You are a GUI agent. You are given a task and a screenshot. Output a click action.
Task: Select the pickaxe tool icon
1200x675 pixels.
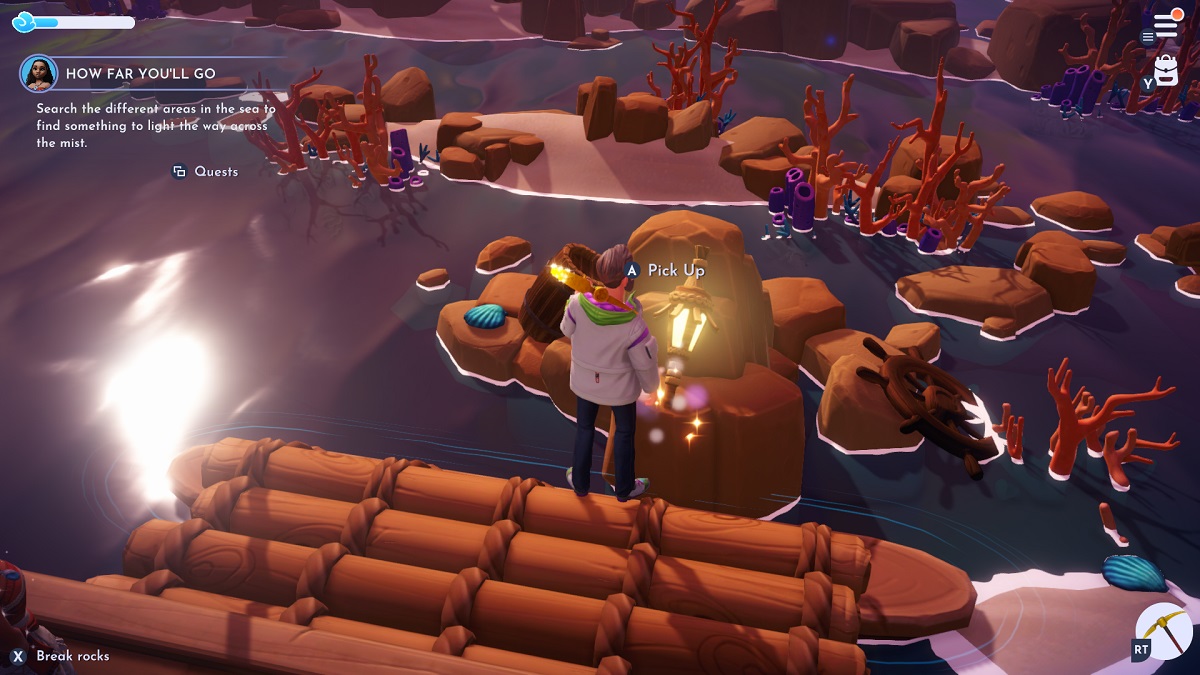[1164, 631]
